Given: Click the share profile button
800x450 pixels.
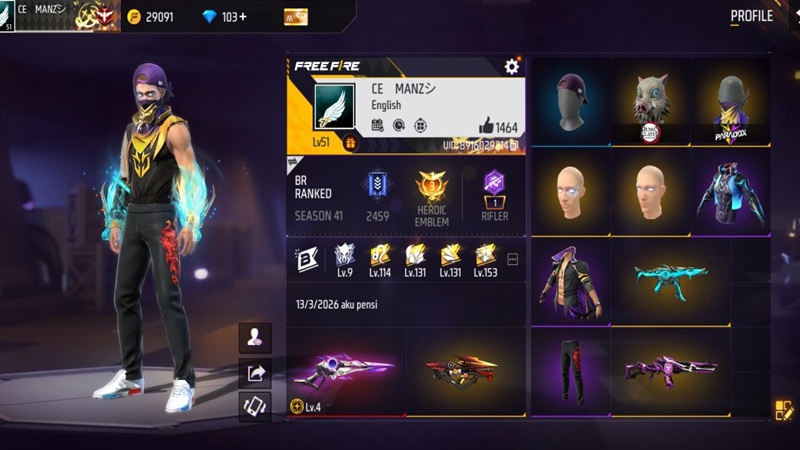Looking at the screenshot, I should click(255, 373).
